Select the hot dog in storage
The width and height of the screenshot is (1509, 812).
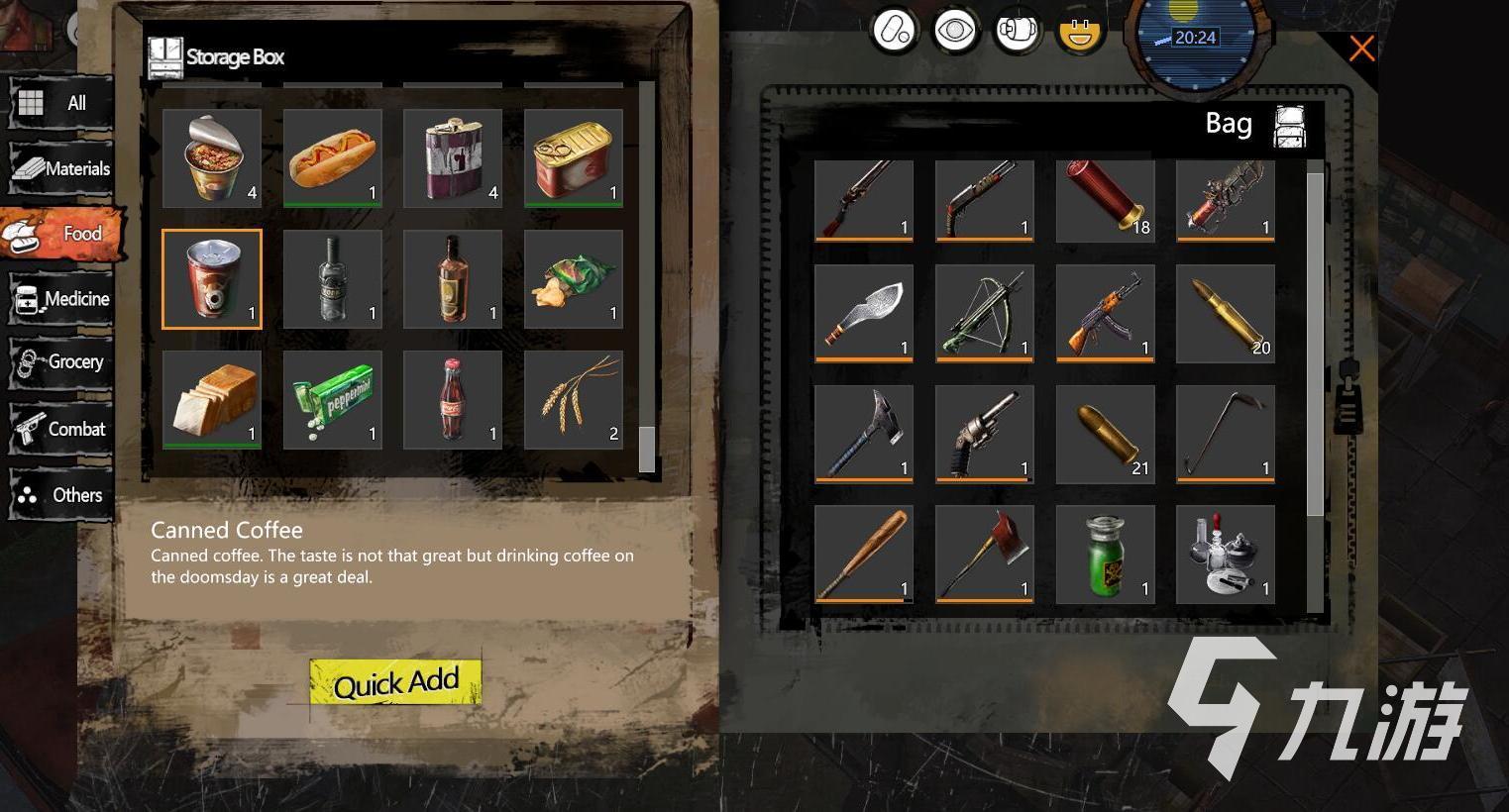(333, 158)
